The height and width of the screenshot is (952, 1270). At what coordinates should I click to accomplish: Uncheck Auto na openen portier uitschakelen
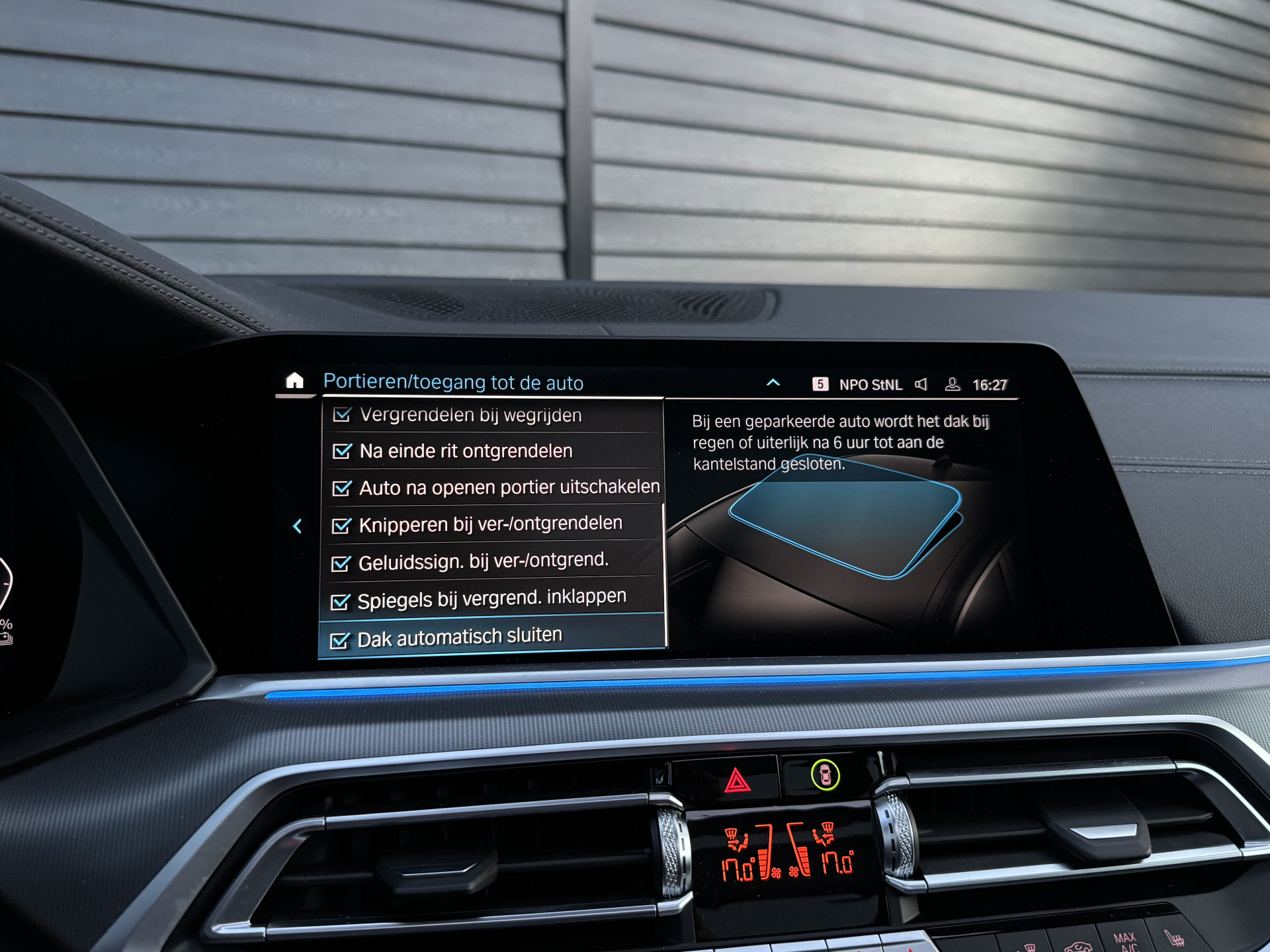coord(342,489)
